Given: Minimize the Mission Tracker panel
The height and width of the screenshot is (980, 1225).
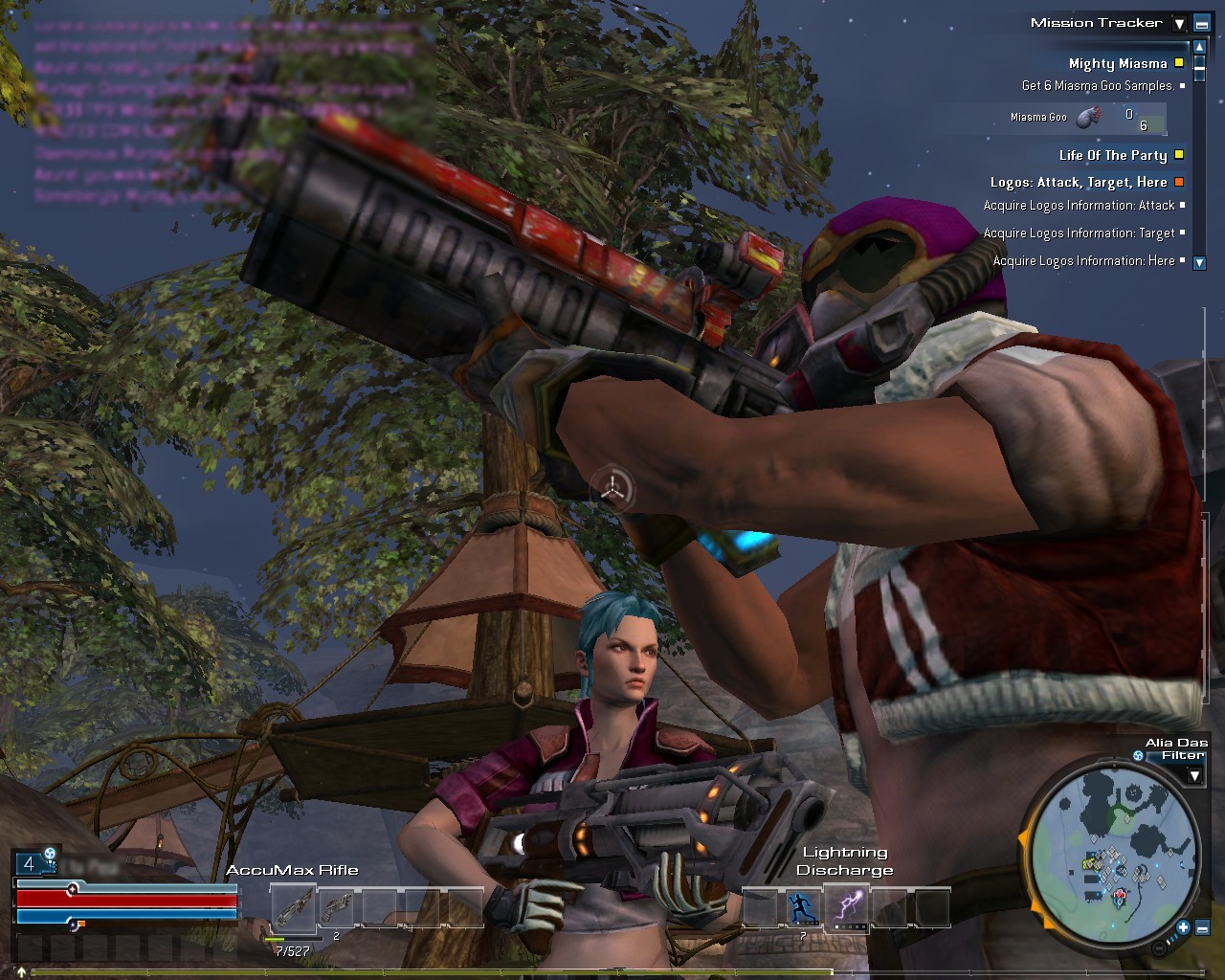Looking at the screenshot, I should coord(1201,24).
